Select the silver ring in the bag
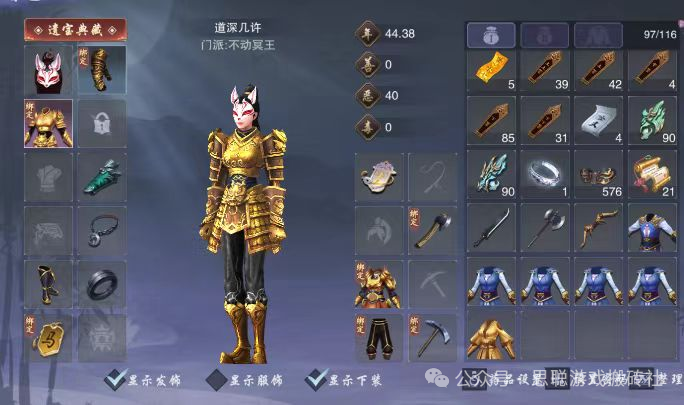The height and width of the screenshot is (405, 684). 544,177
